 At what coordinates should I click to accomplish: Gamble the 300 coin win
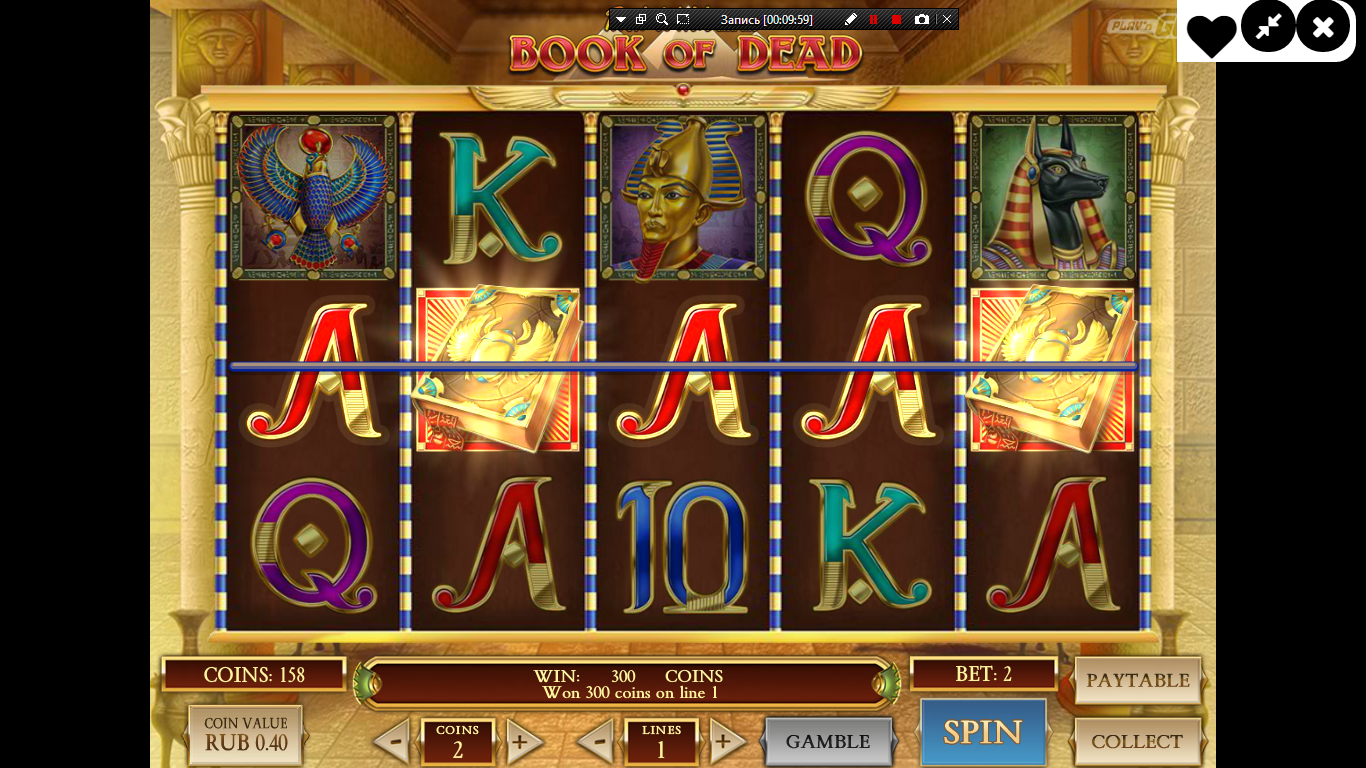click(x=827, y=741)
